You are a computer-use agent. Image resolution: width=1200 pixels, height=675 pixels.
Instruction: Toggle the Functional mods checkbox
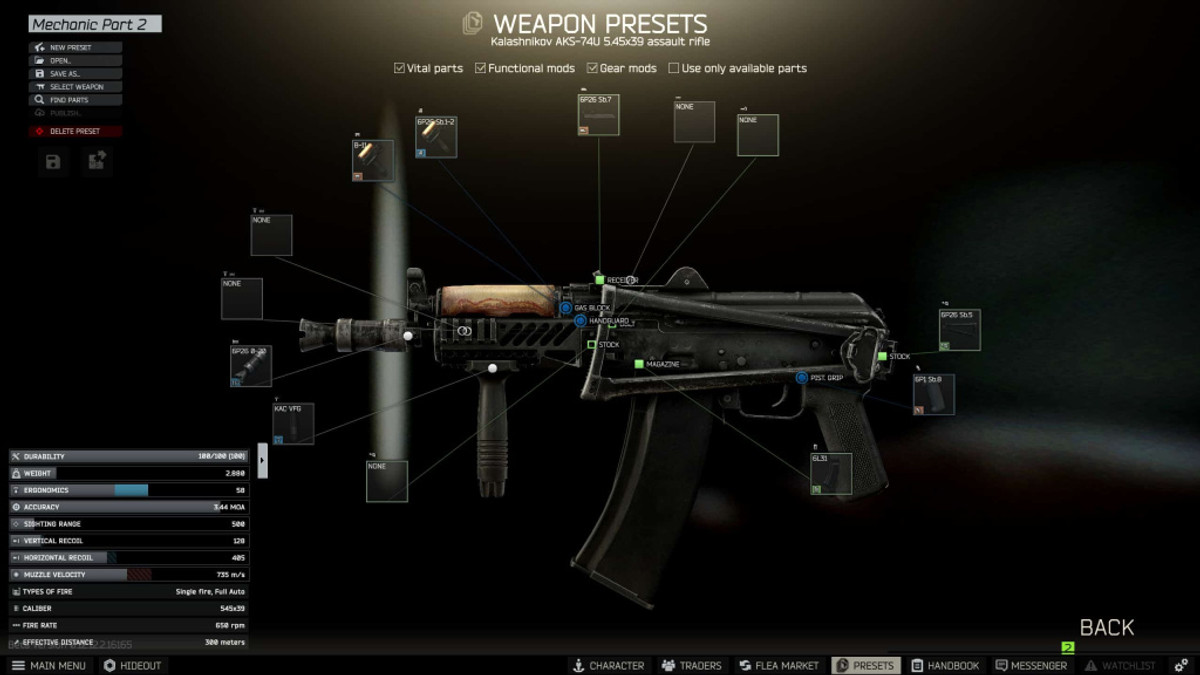coord(481,68)
